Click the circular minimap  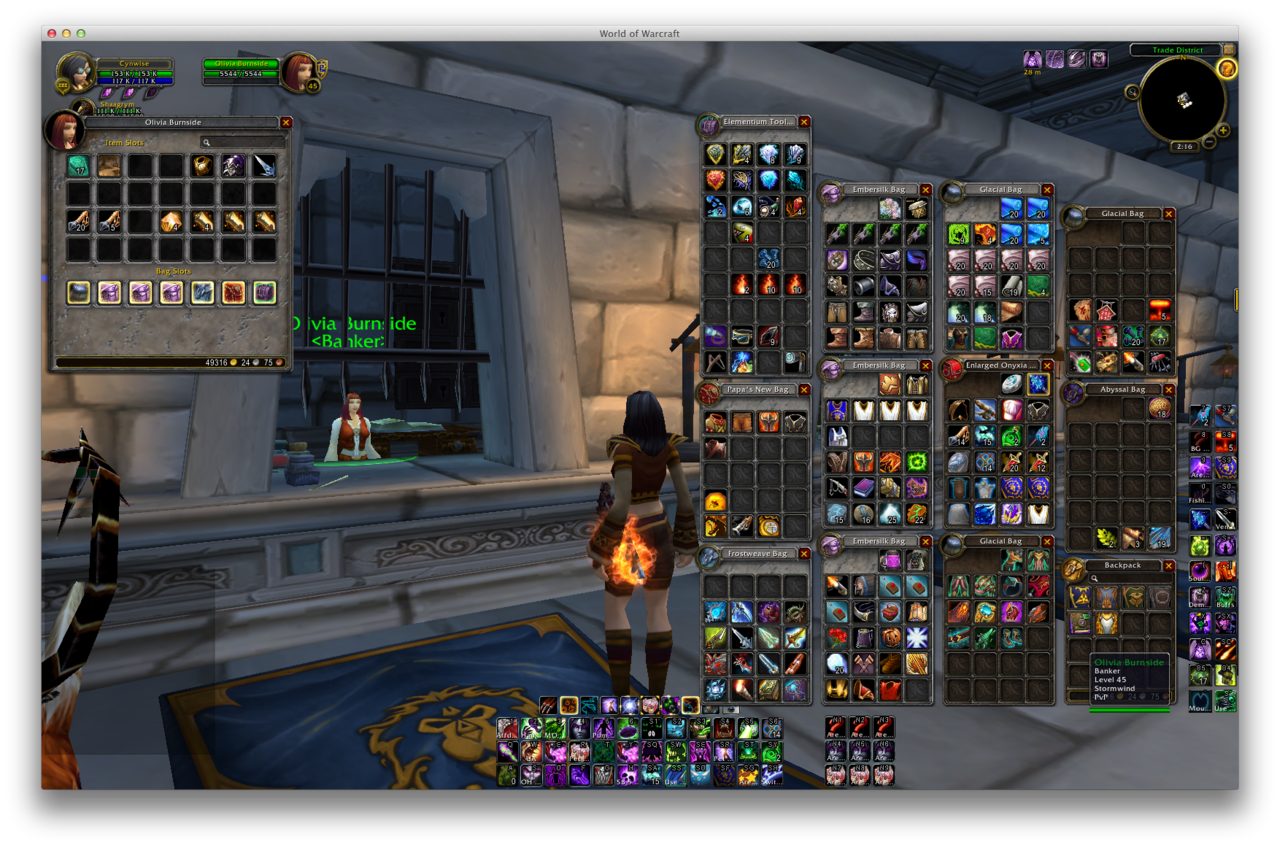pyautogui.click(x=1183, y=100)
